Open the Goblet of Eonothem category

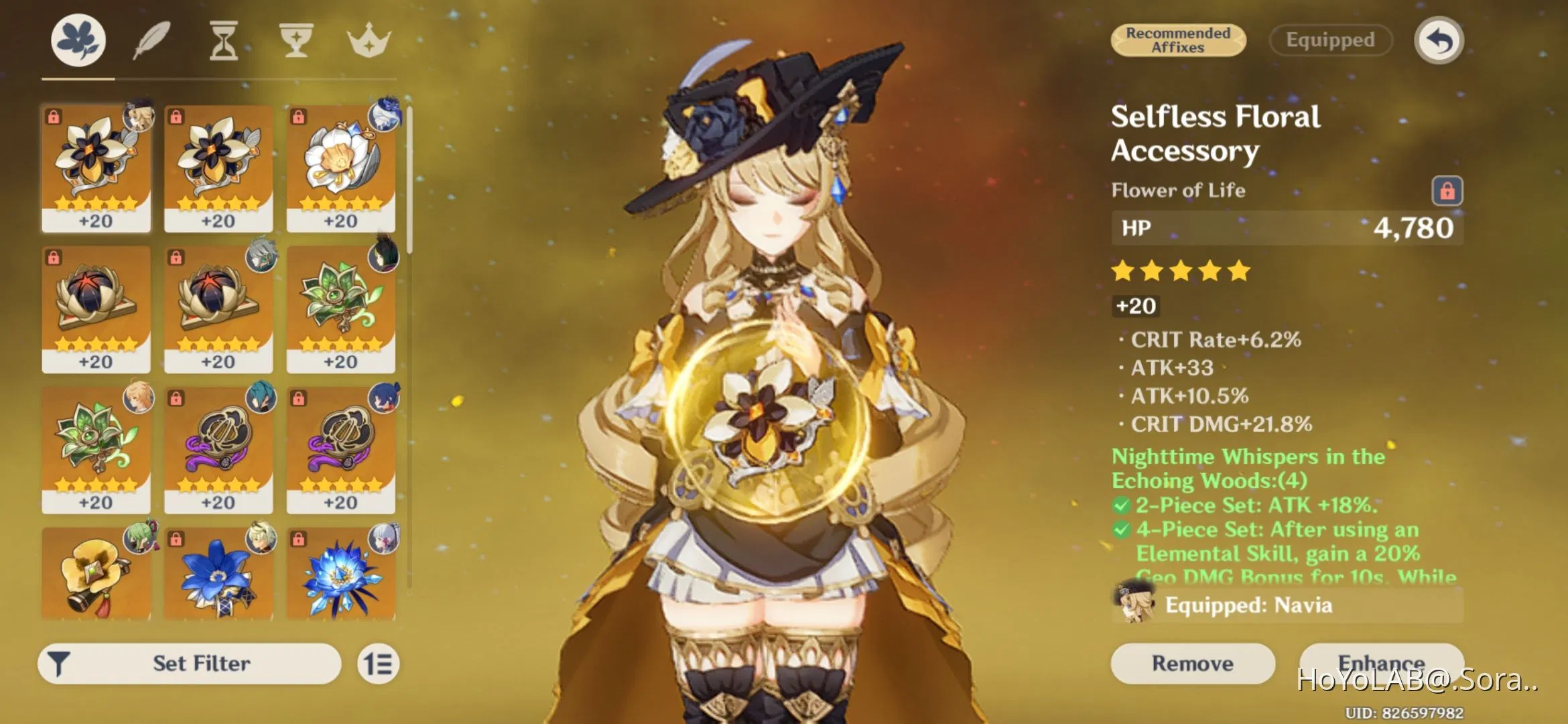[x=295, y=40]
